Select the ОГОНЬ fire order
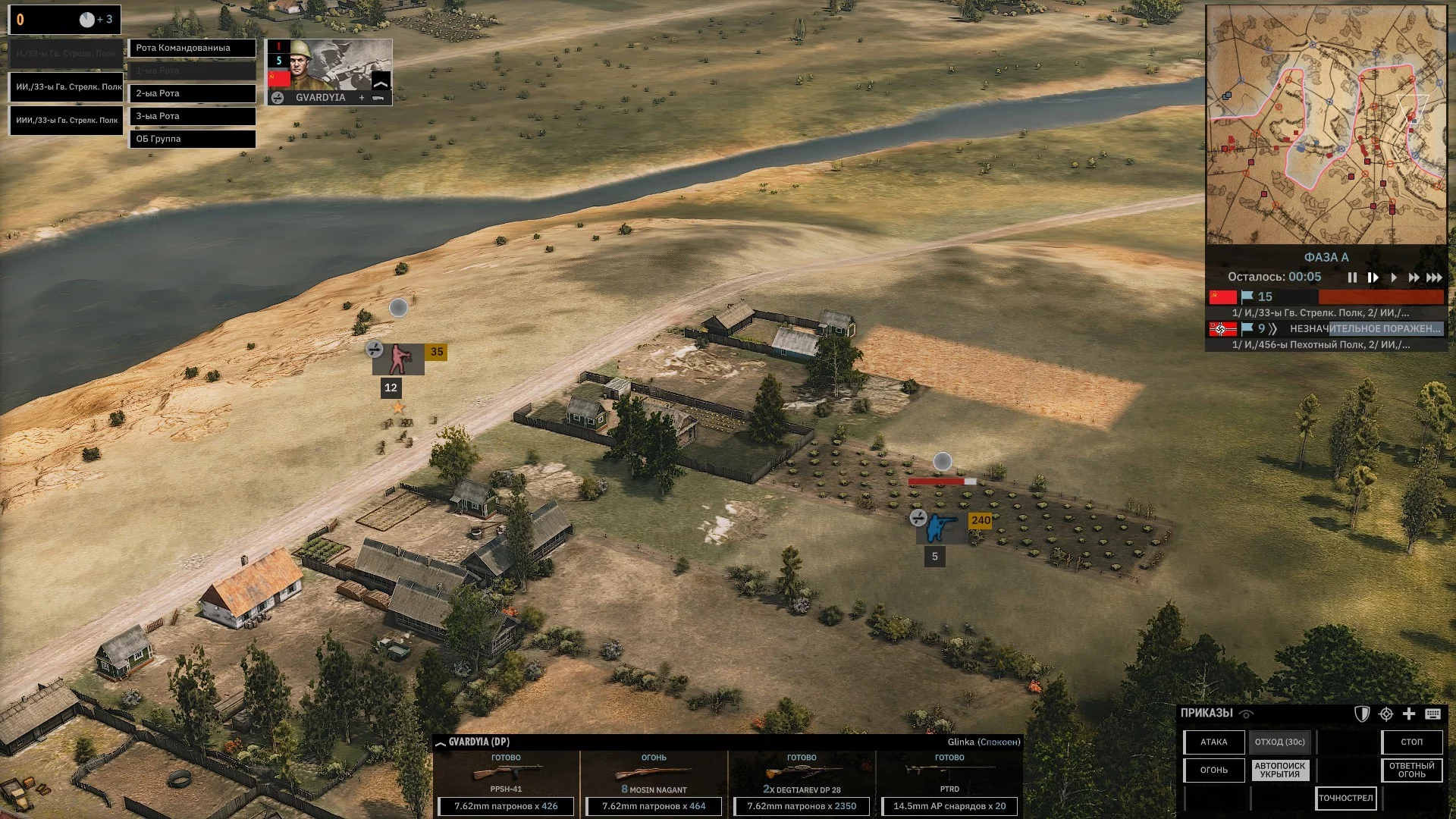Image resolution: width=1456 pixels, height=819 pixels. click(1213, 770)
